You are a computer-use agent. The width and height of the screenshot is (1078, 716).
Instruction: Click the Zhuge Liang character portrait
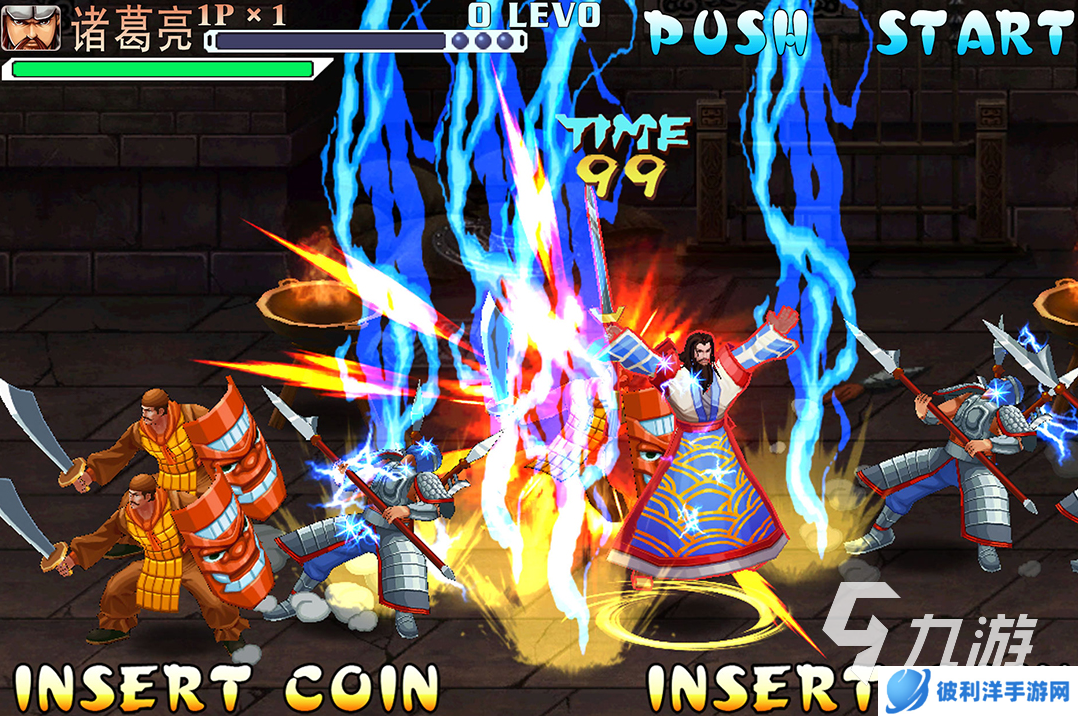(31, 27)
